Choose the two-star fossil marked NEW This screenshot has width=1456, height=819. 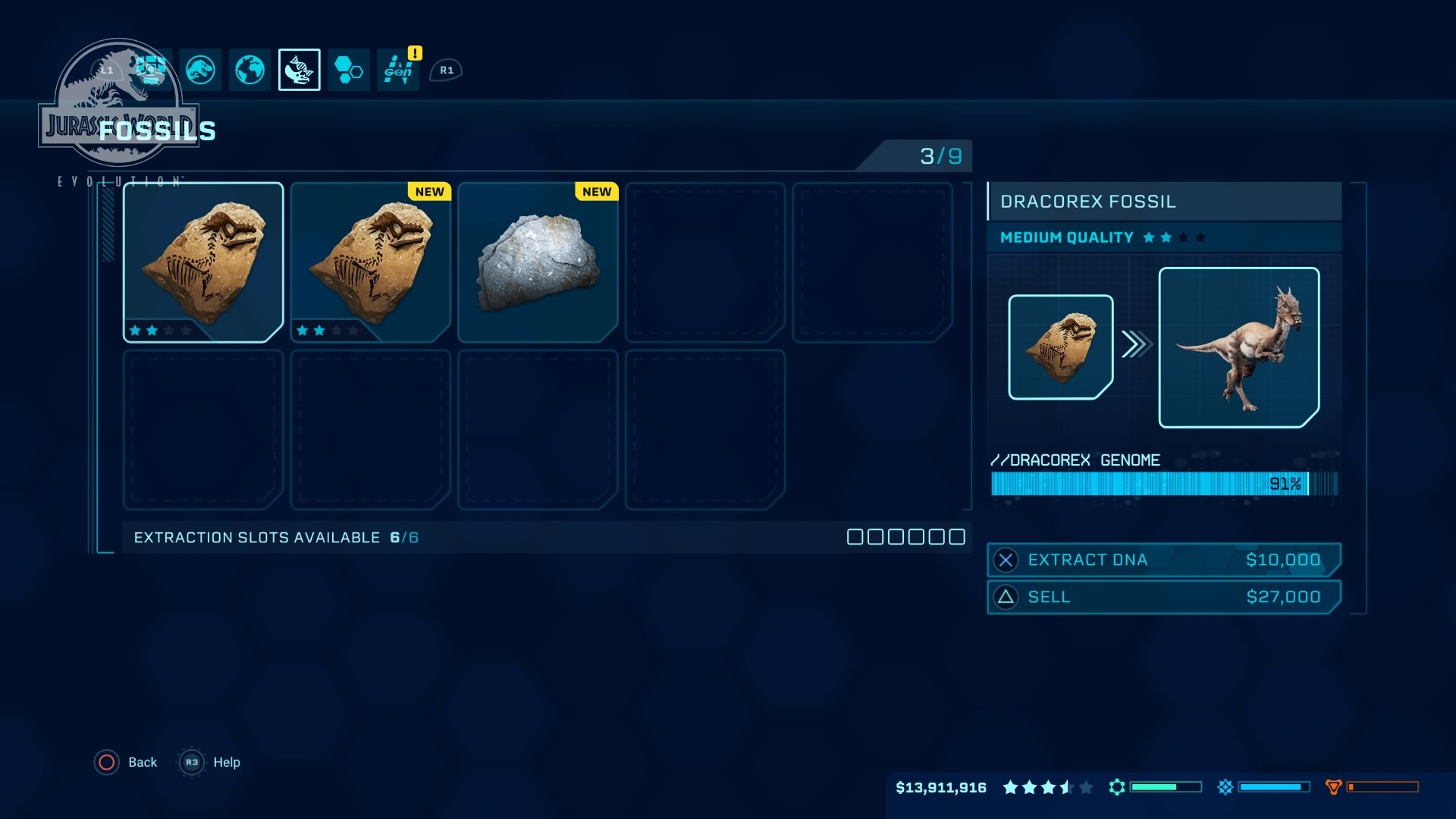click(x=370, y=262)
